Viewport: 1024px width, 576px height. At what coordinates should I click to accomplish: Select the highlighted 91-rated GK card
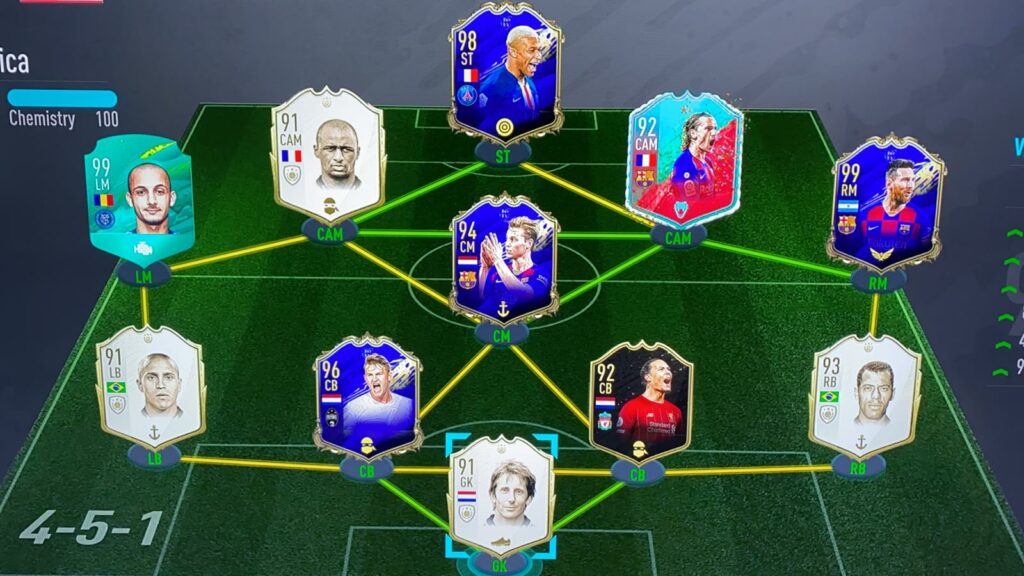(502, 494)
